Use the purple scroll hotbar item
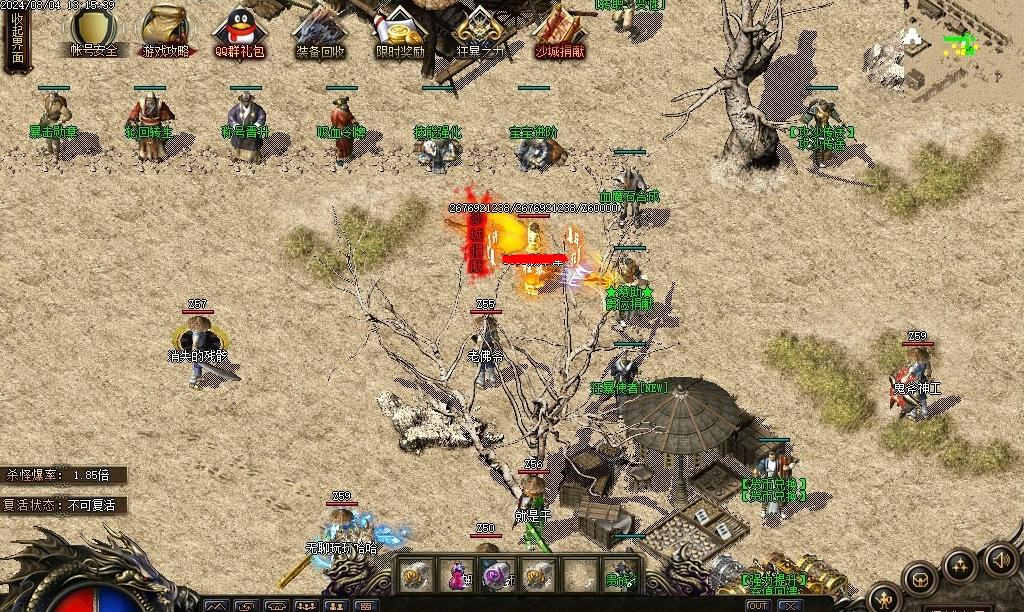Image resolution: width=1025 pixels, height=612 pixels. pos(496,576)
